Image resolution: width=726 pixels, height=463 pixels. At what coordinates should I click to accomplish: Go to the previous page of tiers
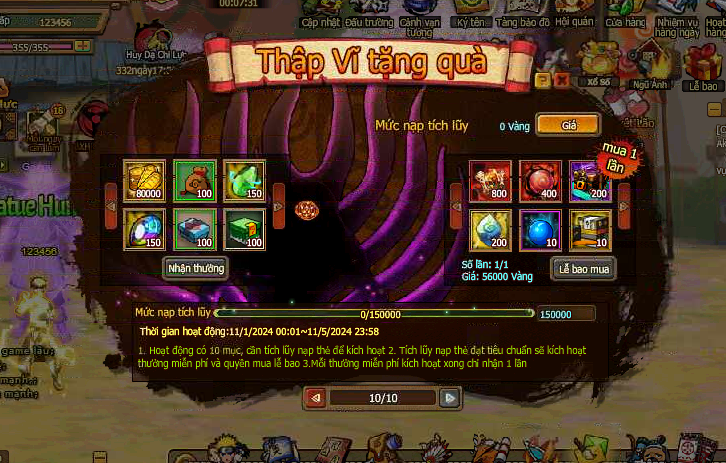click(316, 398)
